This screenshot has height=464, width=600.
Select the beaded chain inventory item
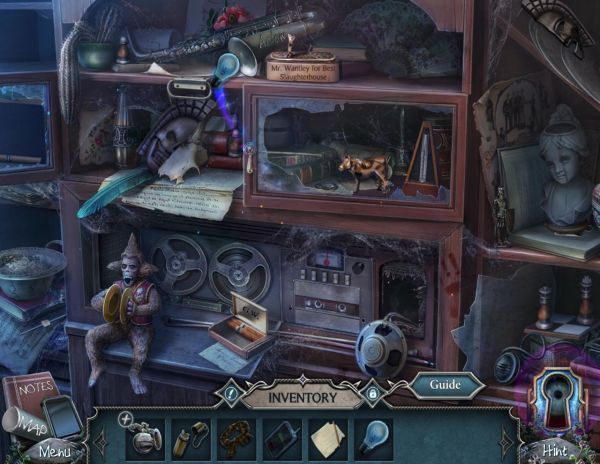pyautogui.click(x=237, y=438)
